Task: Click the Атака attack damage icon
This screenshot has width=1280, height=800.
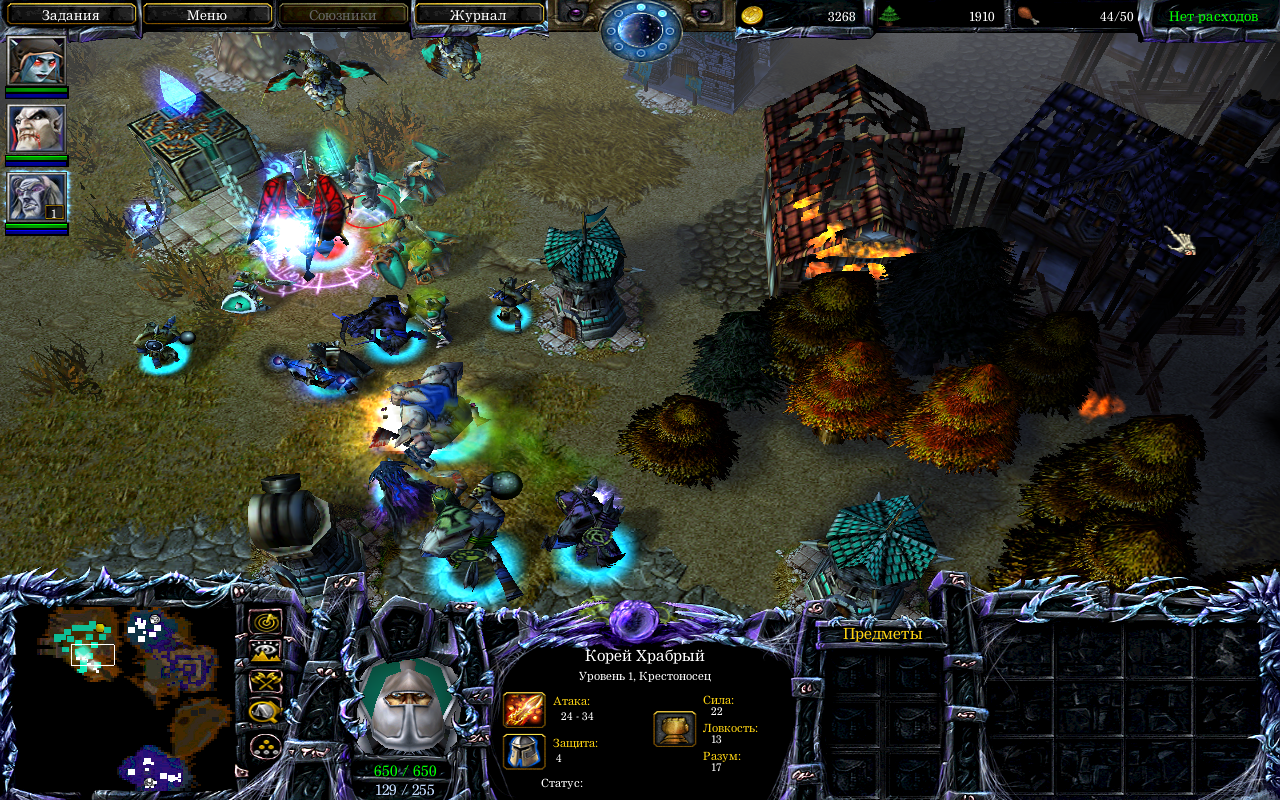Action: pos(524,709)
